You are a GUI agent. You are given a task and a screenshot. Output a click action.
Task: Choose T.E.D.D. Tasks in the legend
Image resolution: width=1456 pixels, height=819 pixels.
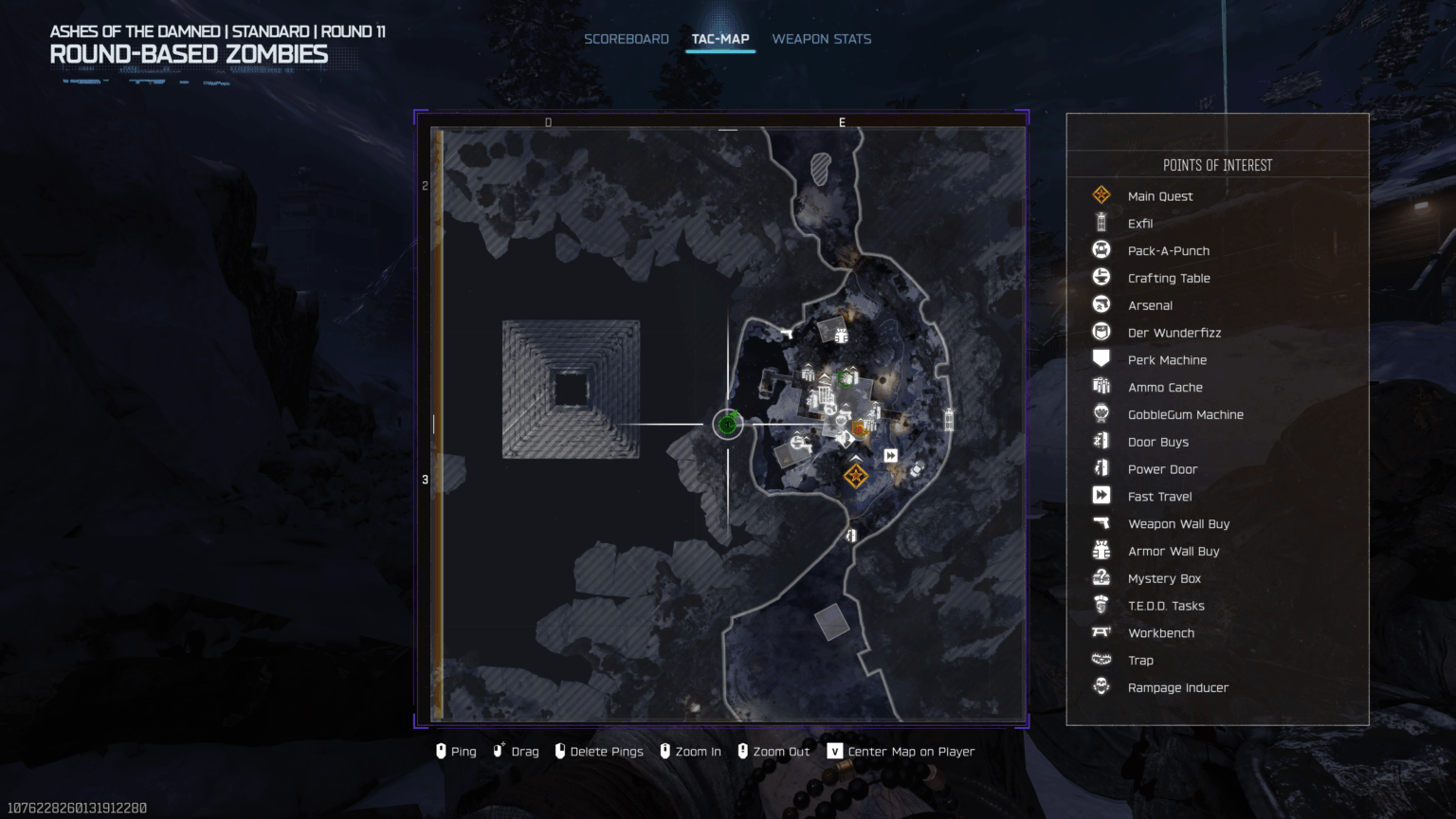(x=1165, y=607)
